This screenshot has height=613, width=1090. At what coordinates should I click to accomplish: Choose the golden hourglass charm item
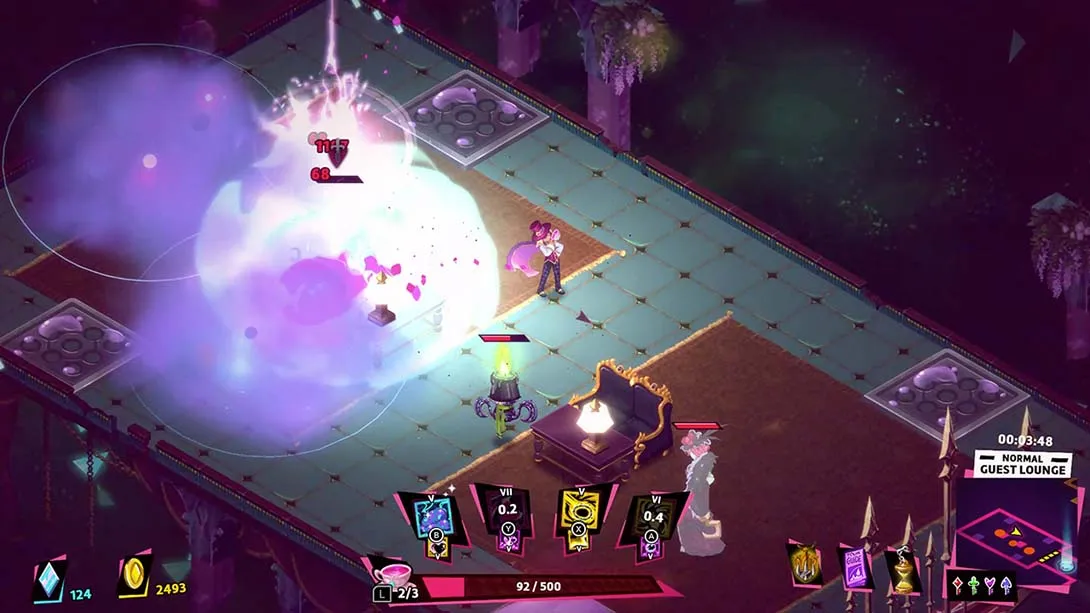pyautogui.click(x=903, y=570)
